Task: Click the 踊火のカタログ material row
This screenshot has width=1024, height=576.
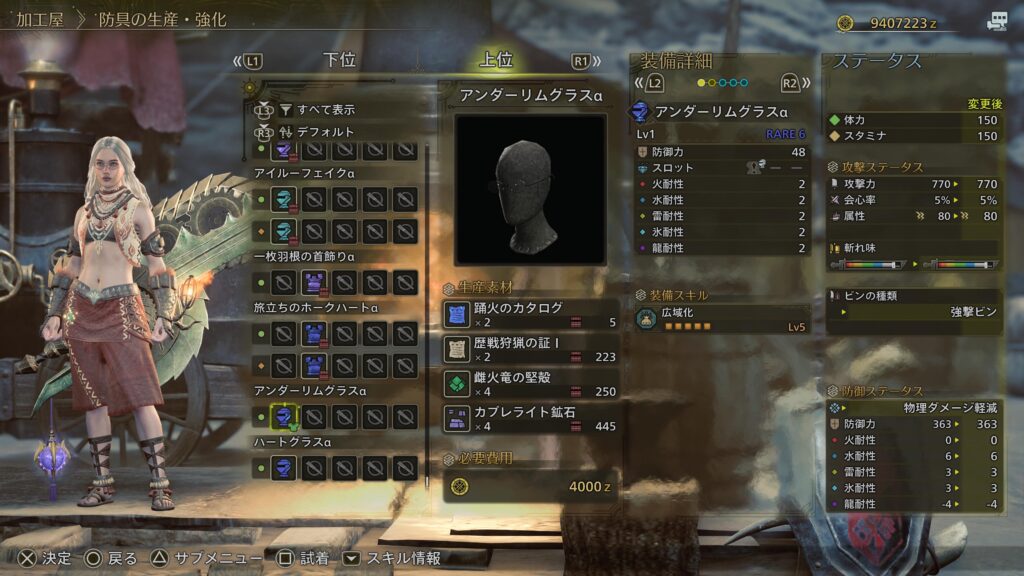Action: tap(531, 314)
